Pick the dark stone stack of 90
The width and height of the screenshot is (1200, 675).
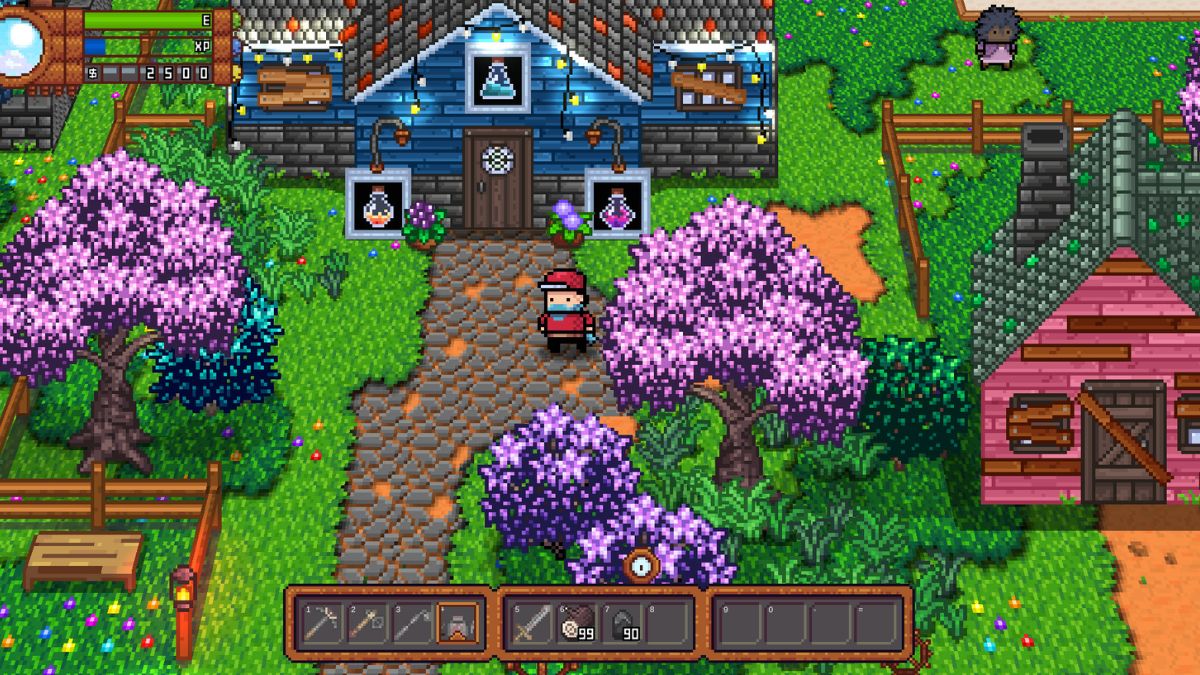[x=620, y=624]
